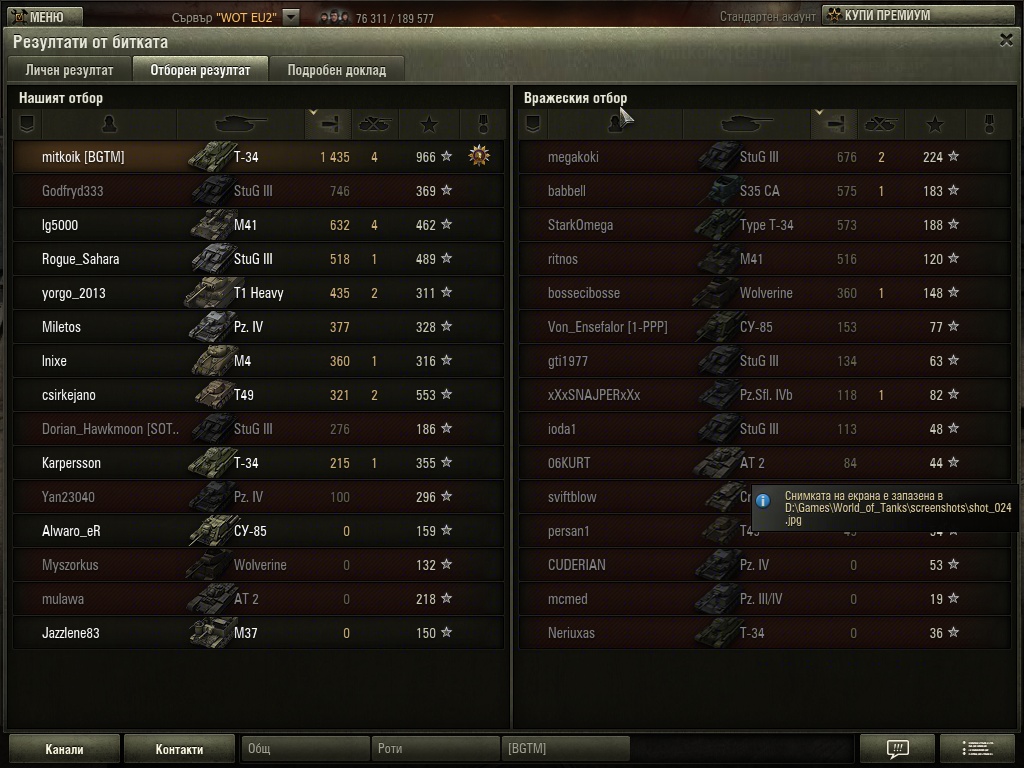The image size is (1024, 768).
Task: Switch to the Общ chat channel
Action: pos(305,749)
